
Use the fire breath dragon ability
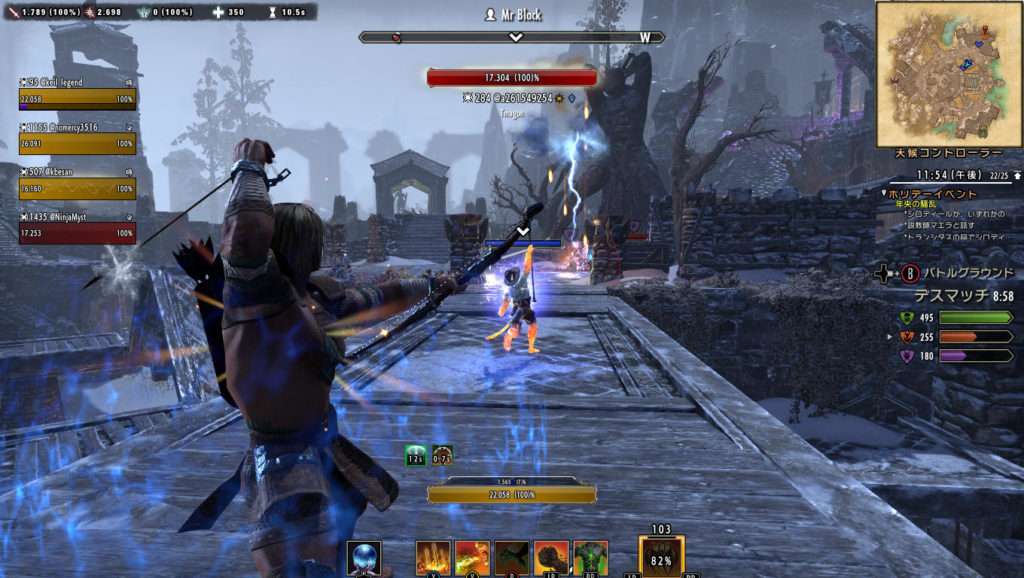(x=472, y=557)
